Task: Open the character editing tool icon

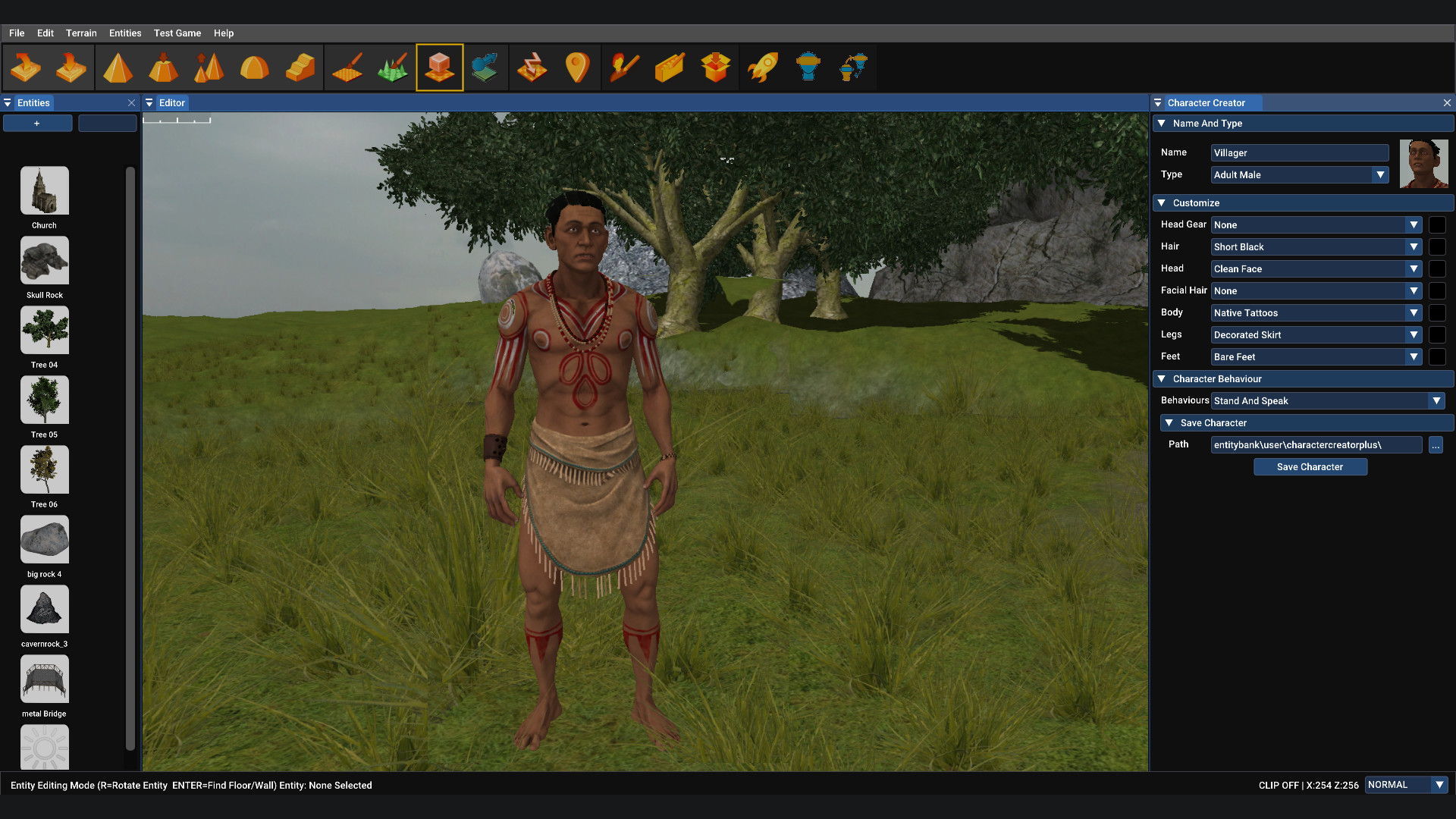Action: coord(624,67)
